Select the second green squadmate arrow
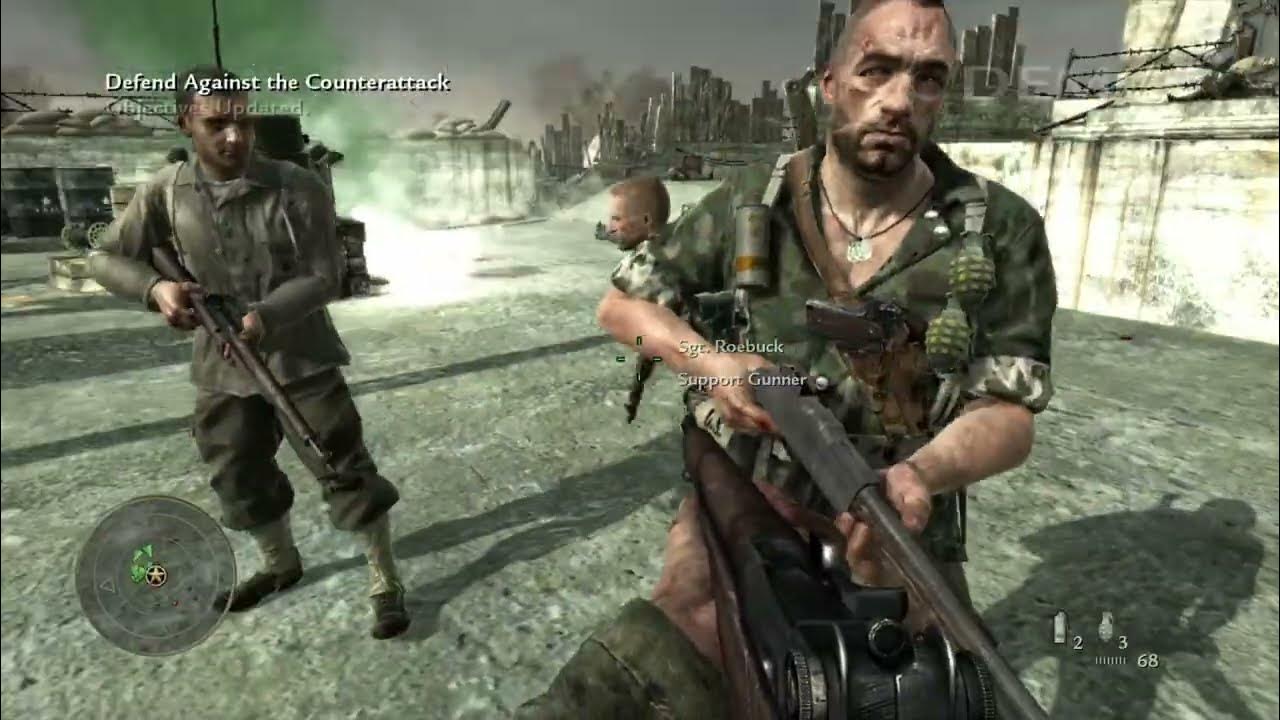This screenshot has height=720, width=1280. 138,573
